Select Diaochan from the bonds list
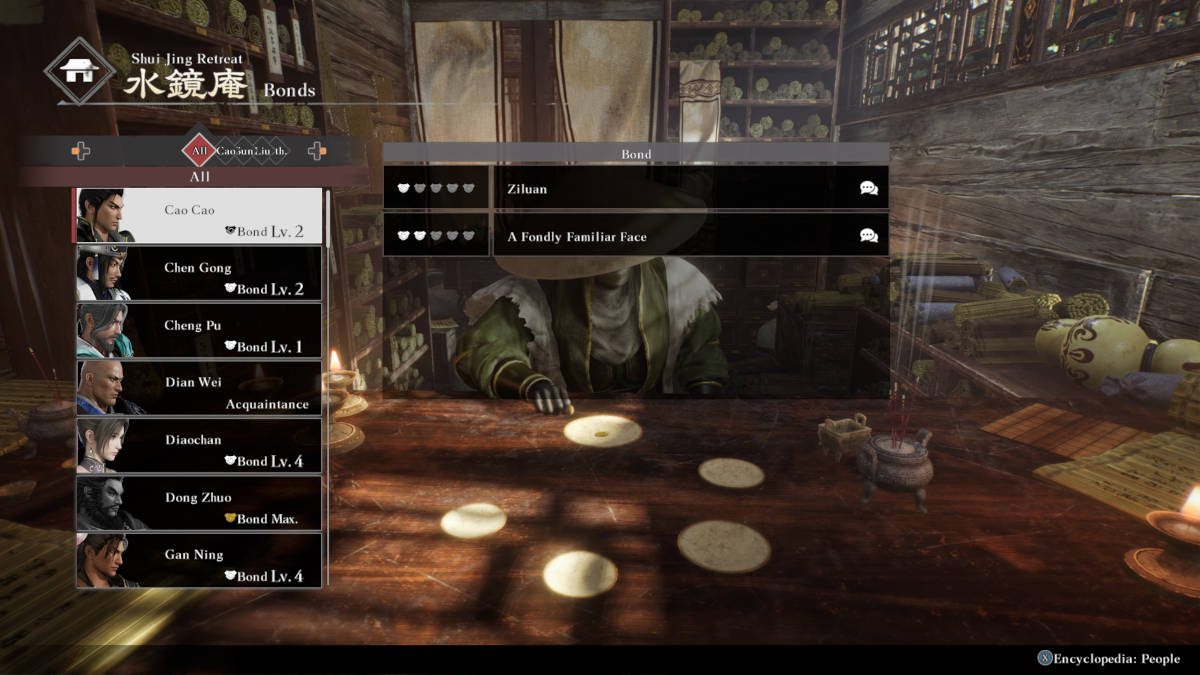The height and width of the screenshot is (675, 1200). [199, 445]
